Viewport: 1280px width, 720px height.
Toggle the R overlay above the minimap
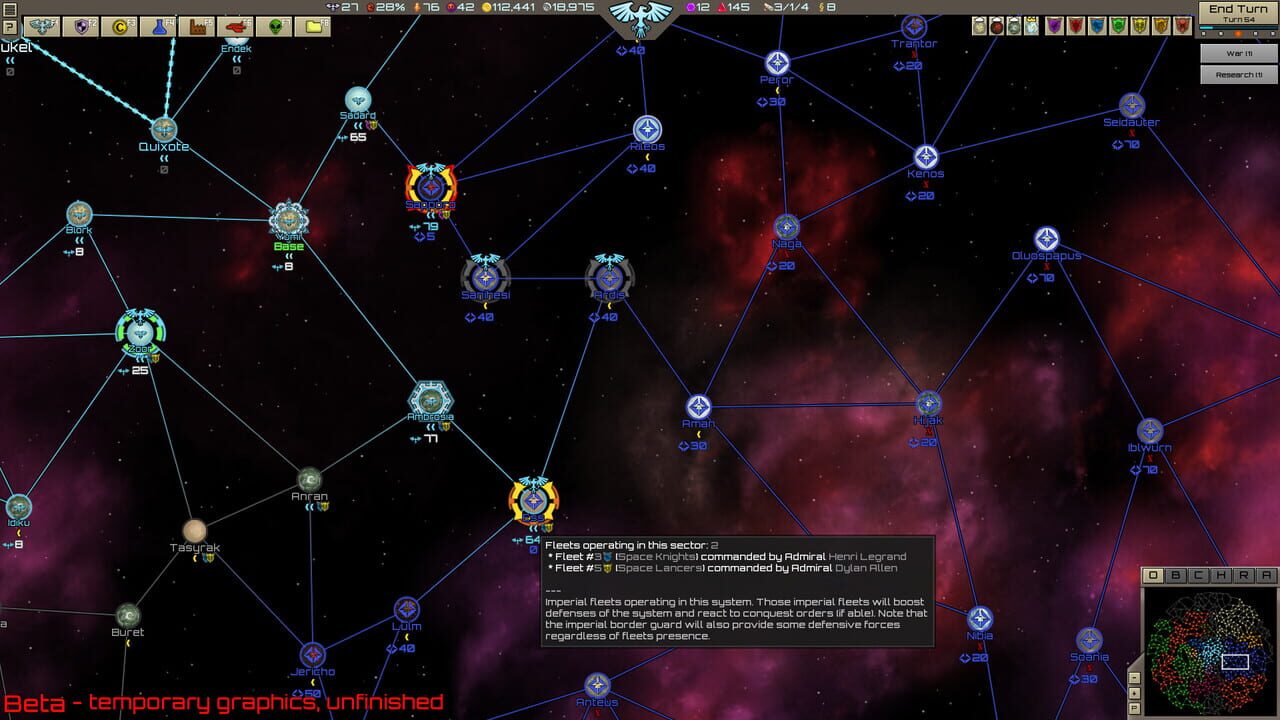1245,575
